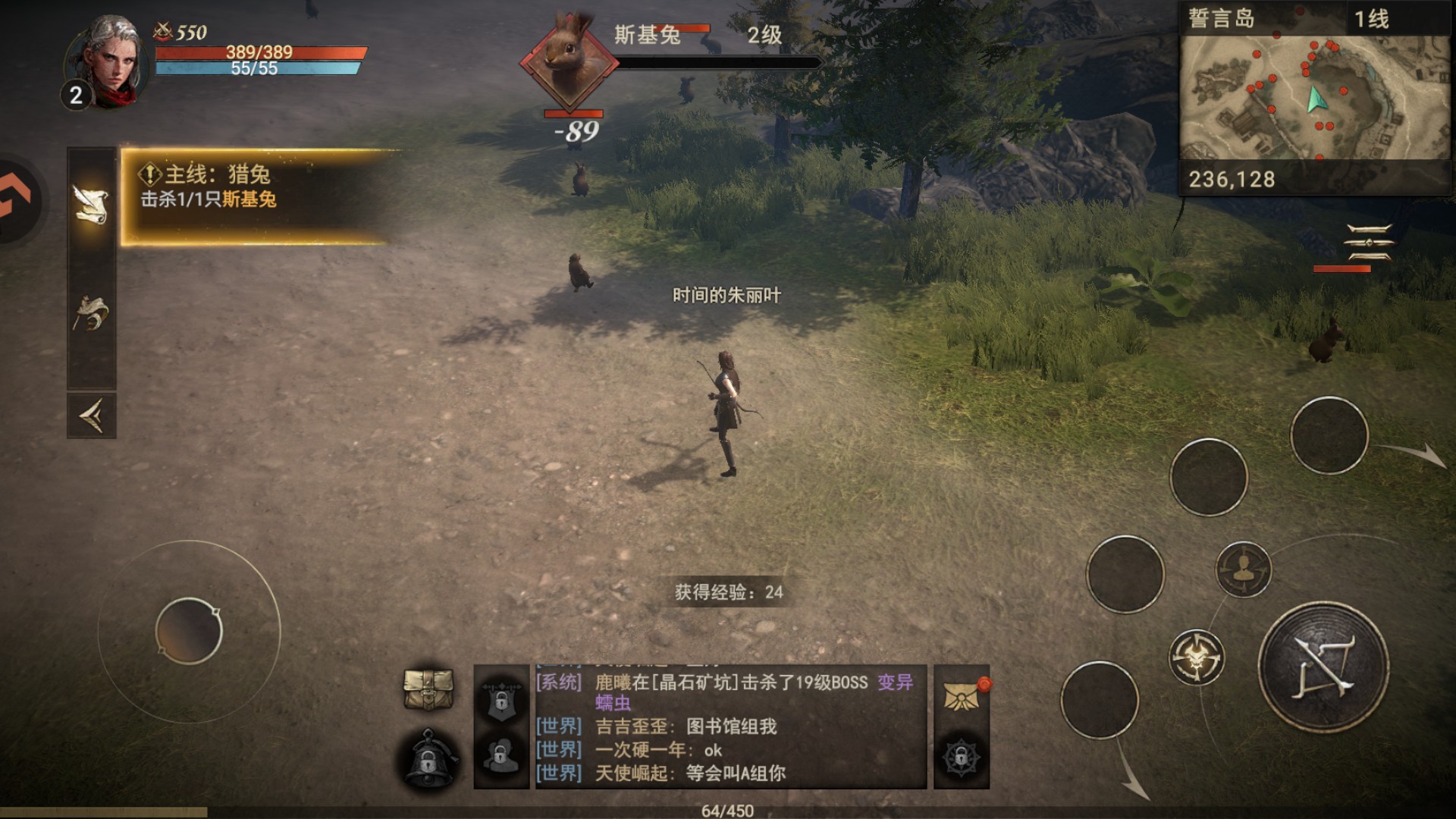The image size is (1456, 819).
Task: Select the quest scroll tab icon
Action: click(x=91, y=204)
